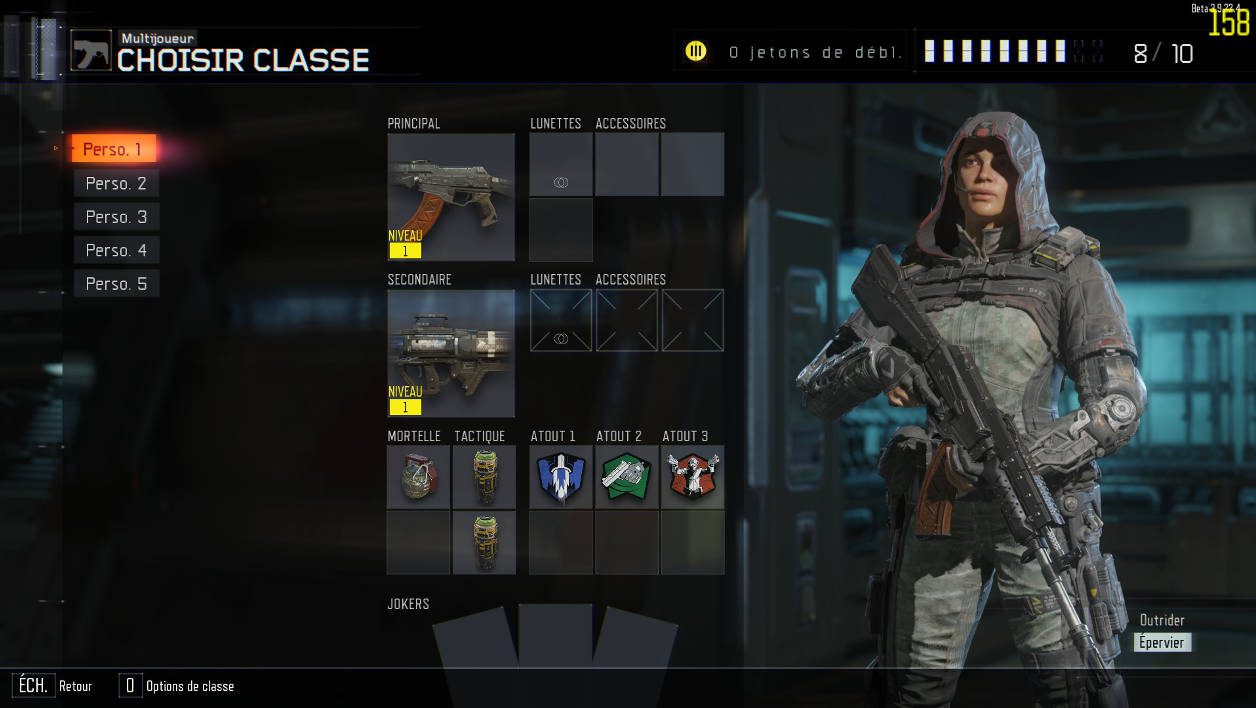The image size is (1256, 708).
Task: Open the Perso. 4 class
Action: (116, 250)
